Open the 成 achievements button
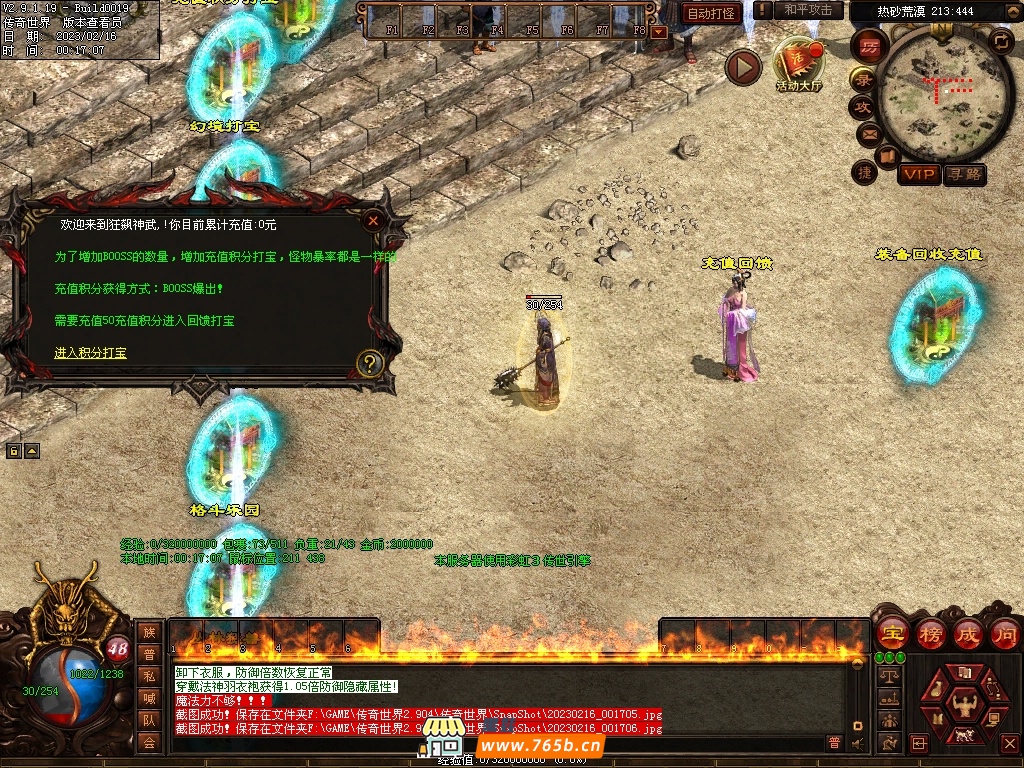 pos(968,634)
